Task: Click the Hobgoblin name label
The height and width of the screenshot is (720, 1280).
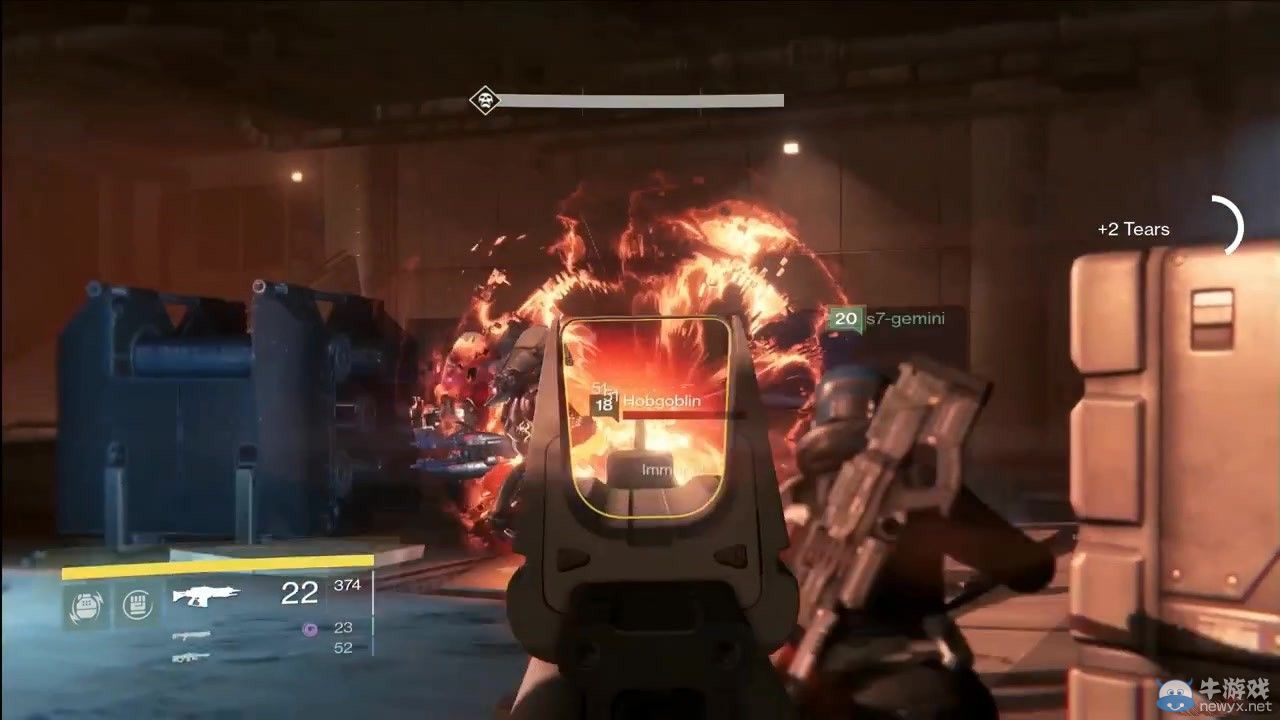Action: [662, 400]
